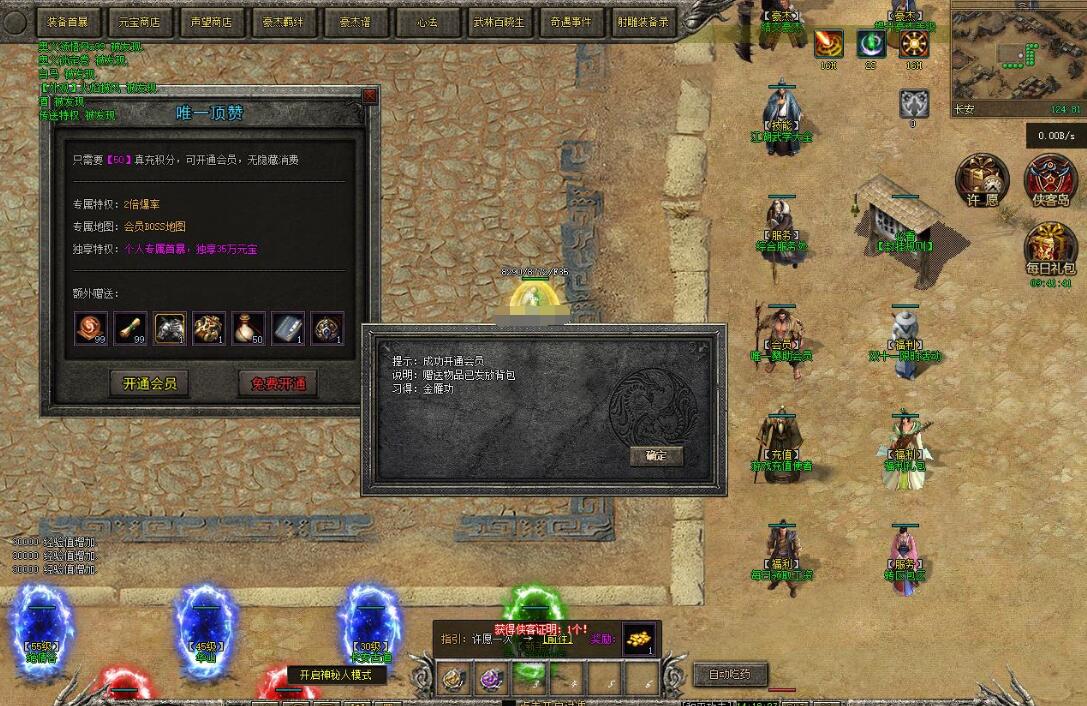Open the 长安 minimap

point(1017,55)
